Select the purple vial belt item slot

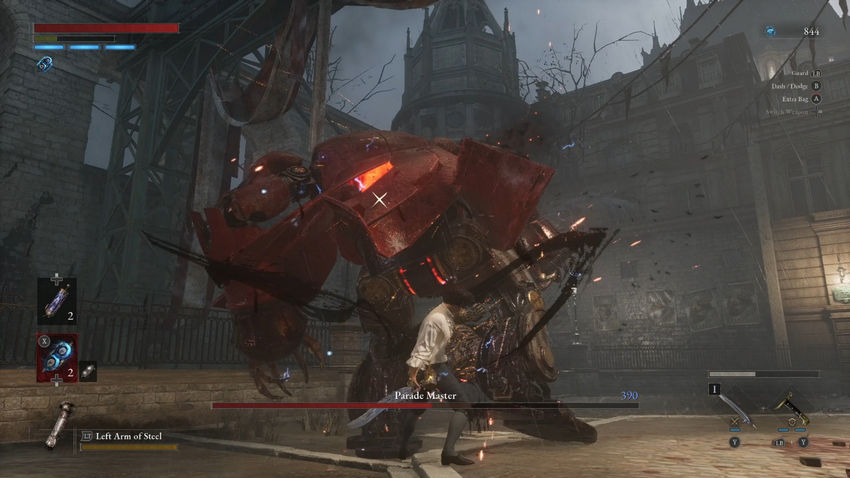coord(56,300)
